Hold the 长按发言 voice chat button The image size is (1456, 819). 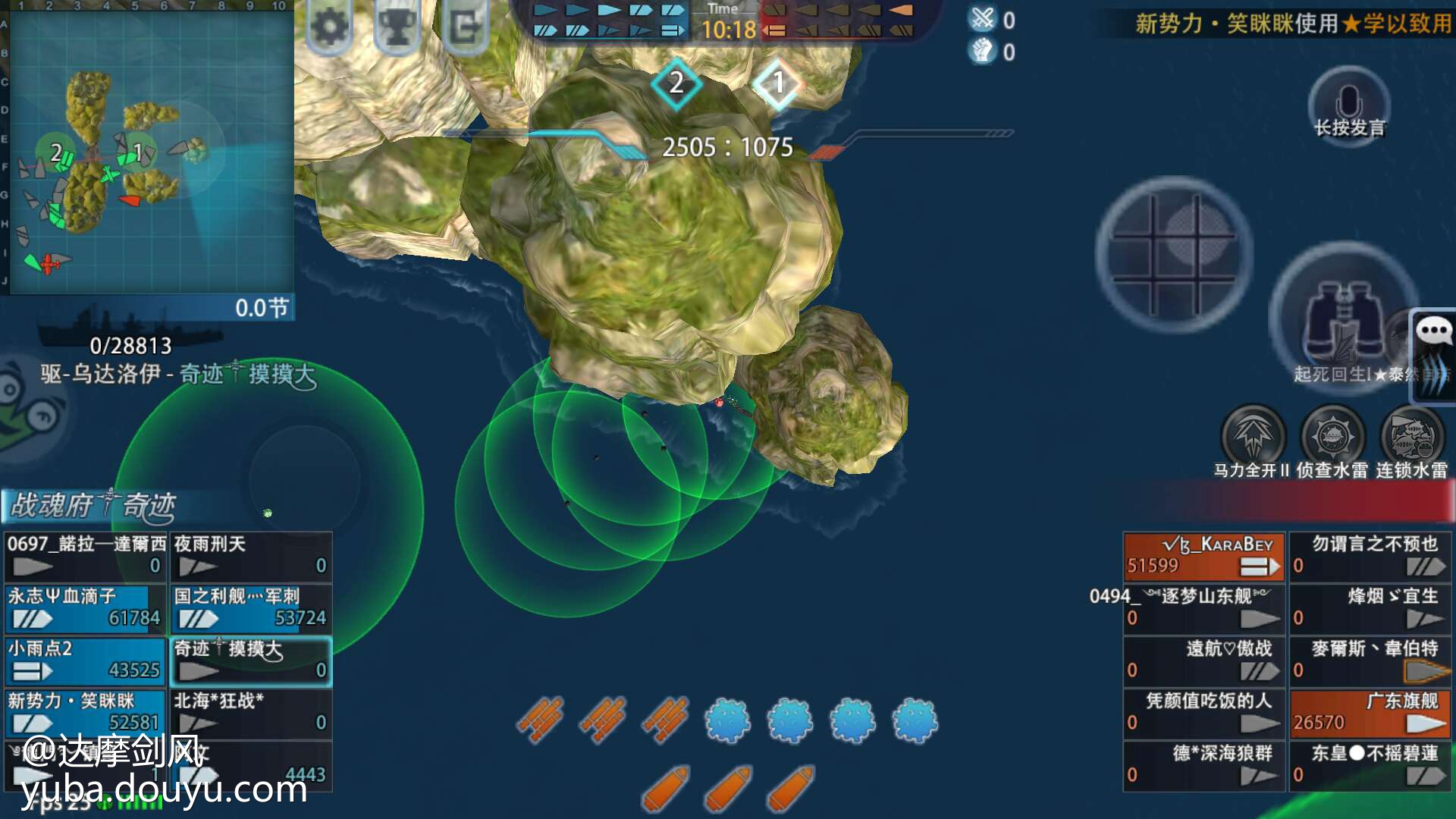coord(1349,106)
